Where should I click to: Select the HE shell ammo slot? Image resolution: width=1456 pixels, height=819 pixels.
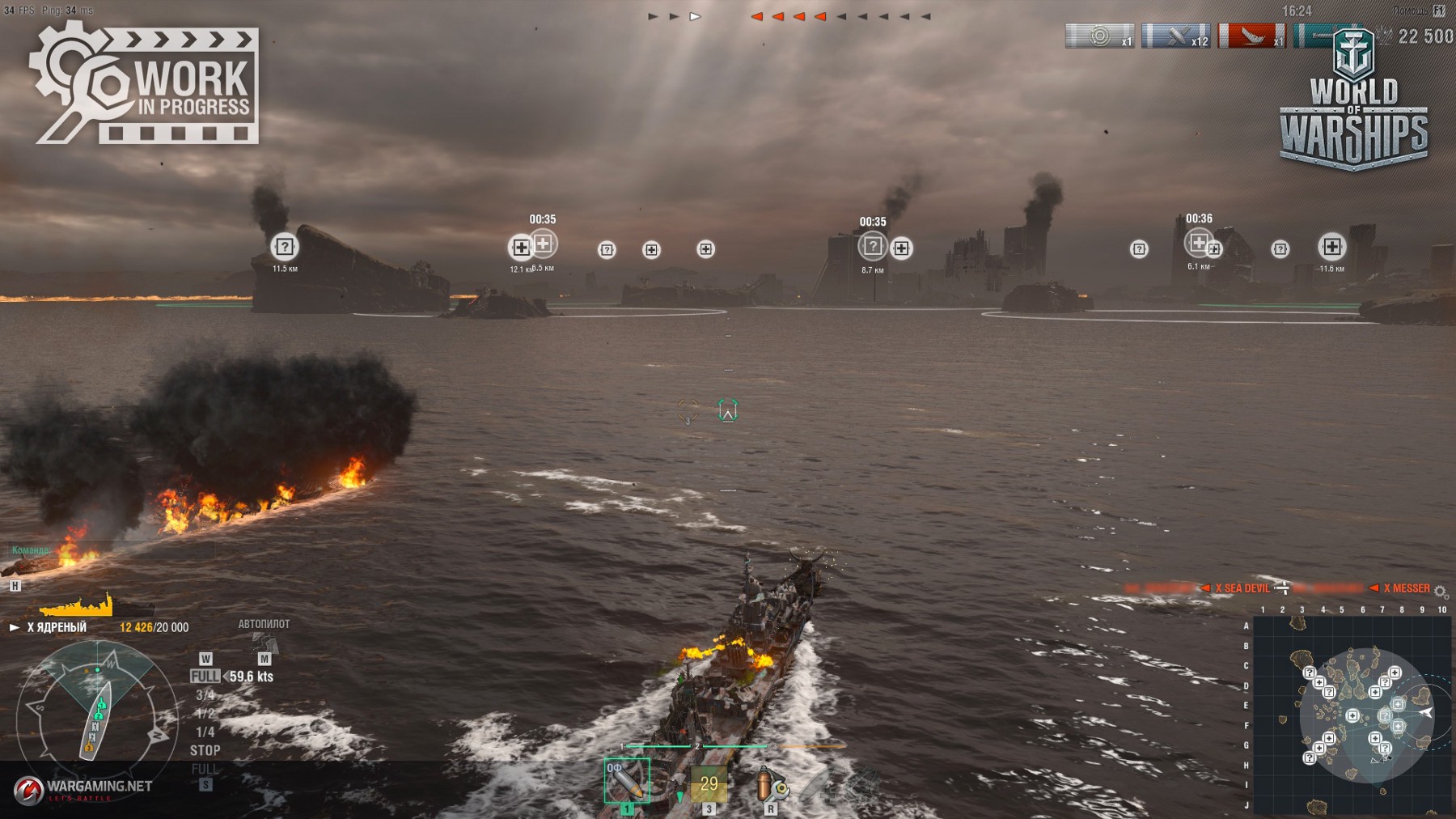click(626, 780)
